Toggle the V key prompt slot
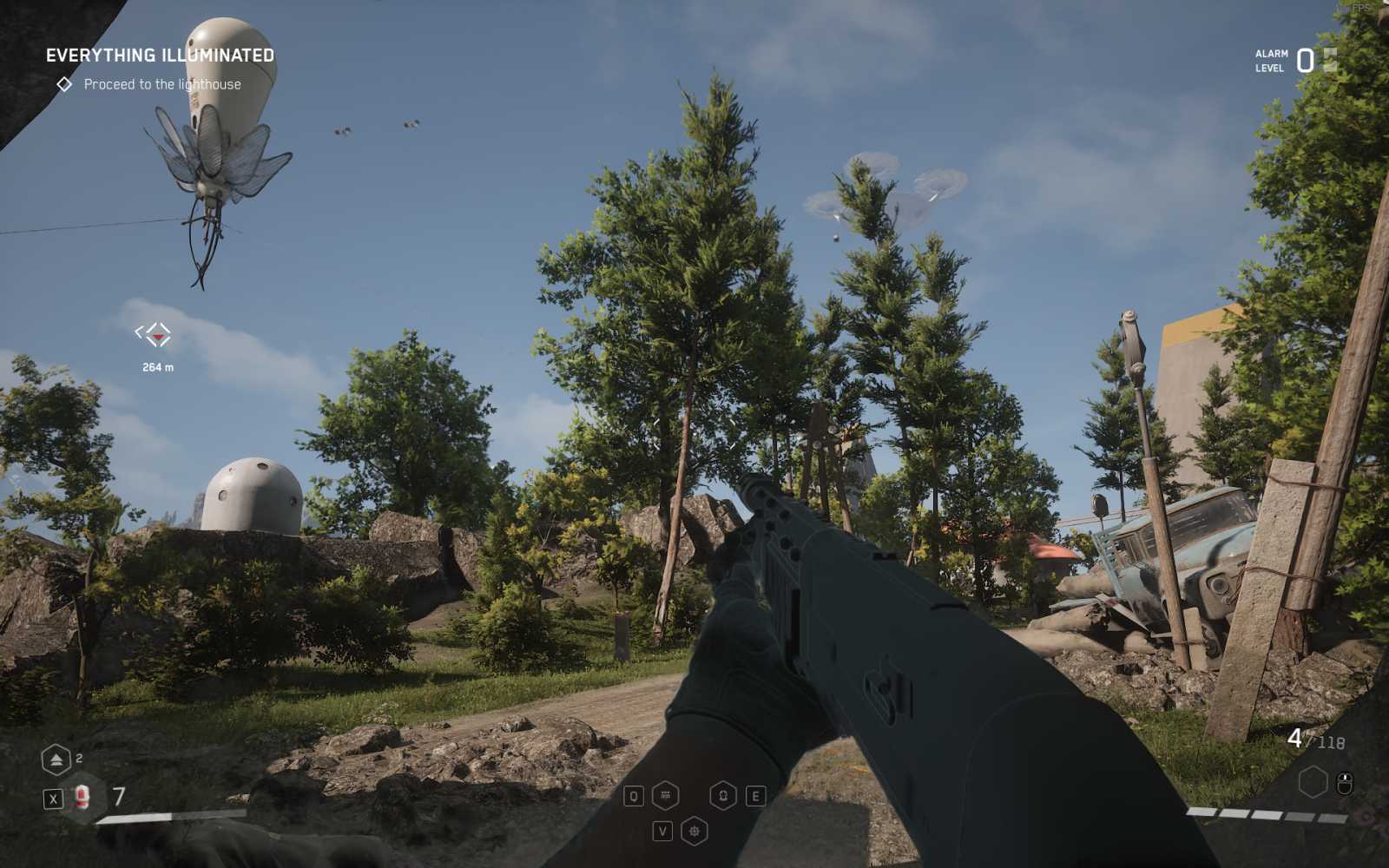 click(x=664, y=831)
